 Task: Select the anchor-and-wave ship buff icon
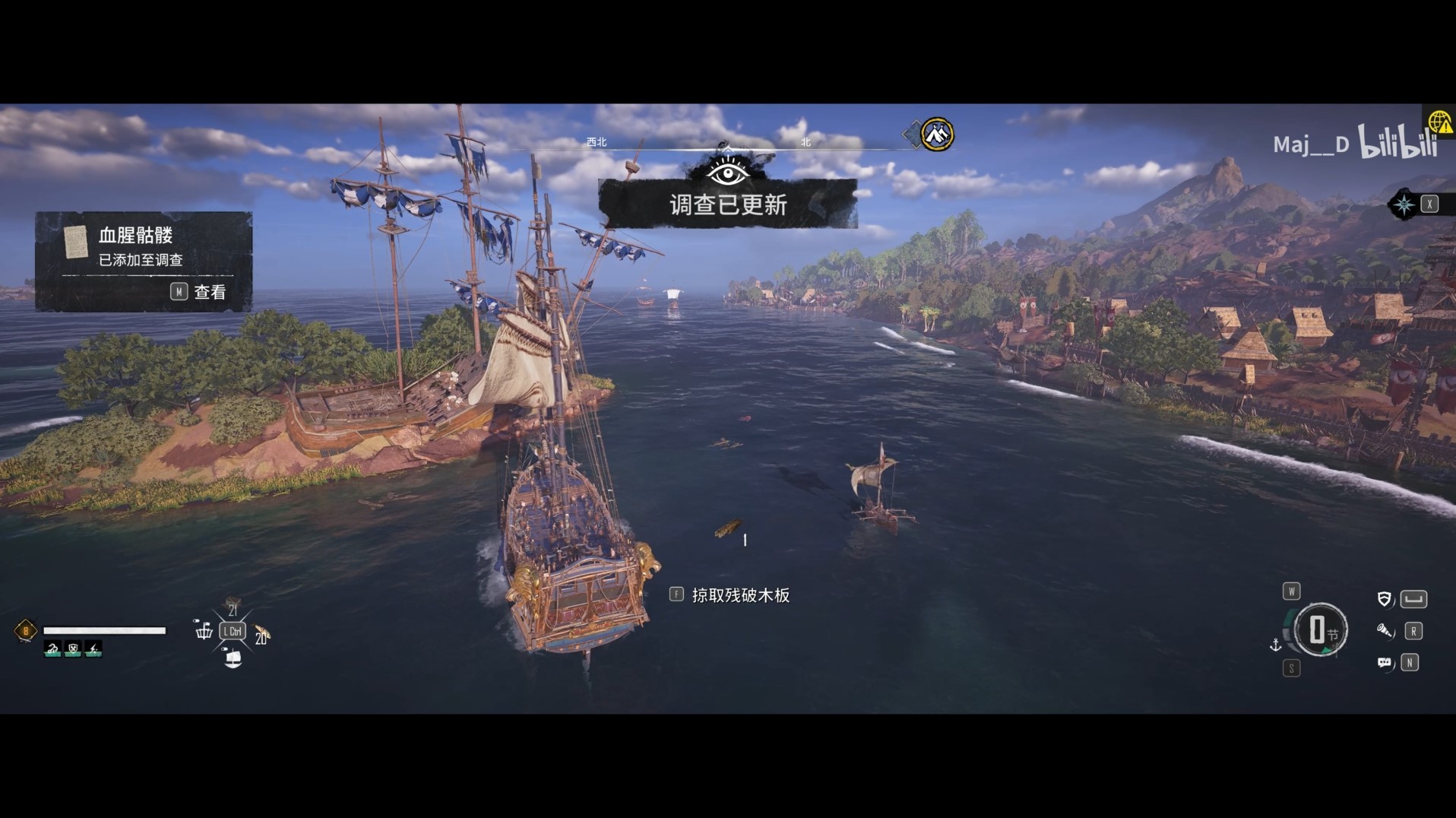pyautogui.click(x=52, y=649)
